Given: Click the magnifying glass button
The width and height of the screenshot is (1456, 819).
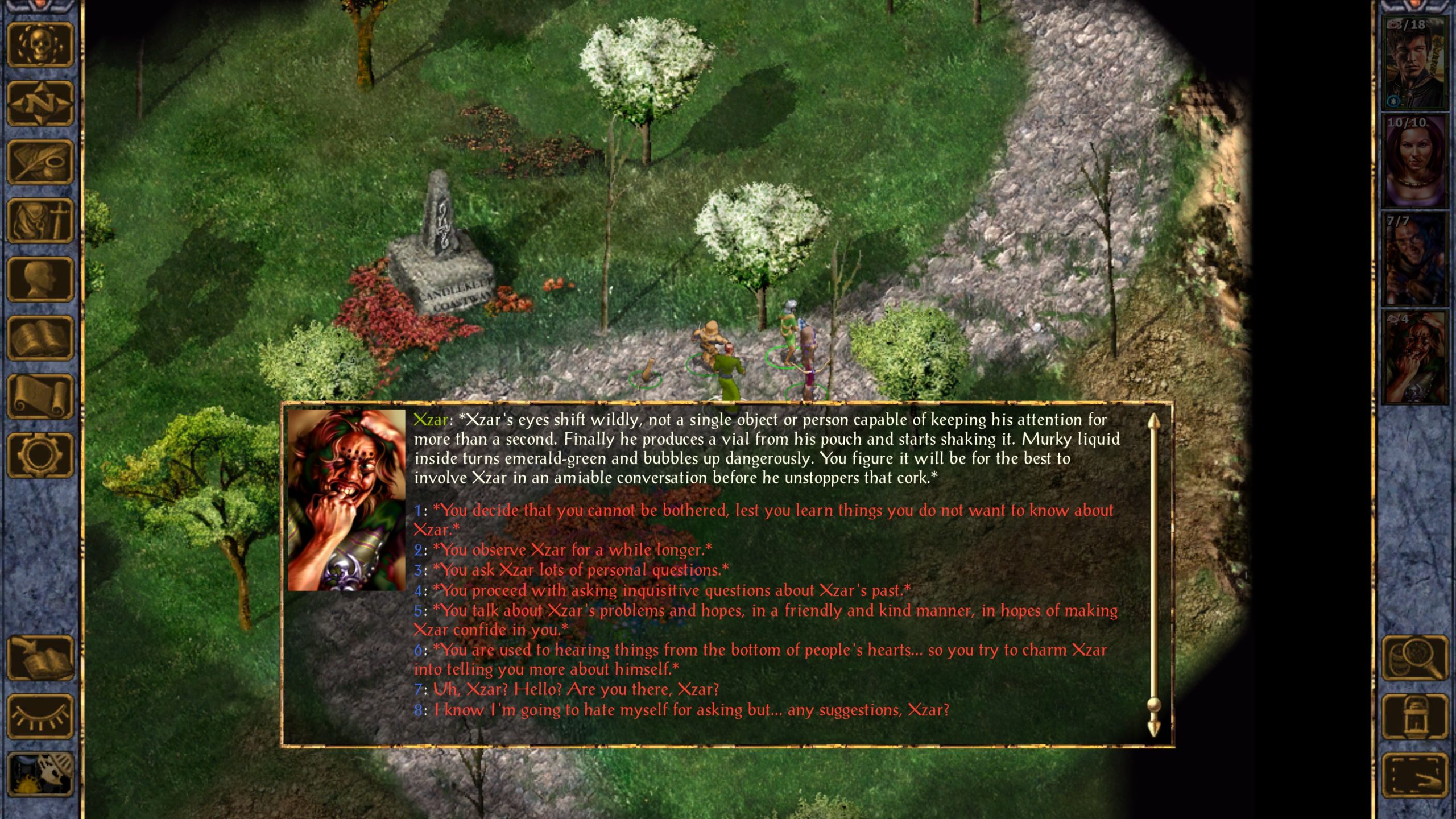Looking at the screenshot, I should (1415, 657).
